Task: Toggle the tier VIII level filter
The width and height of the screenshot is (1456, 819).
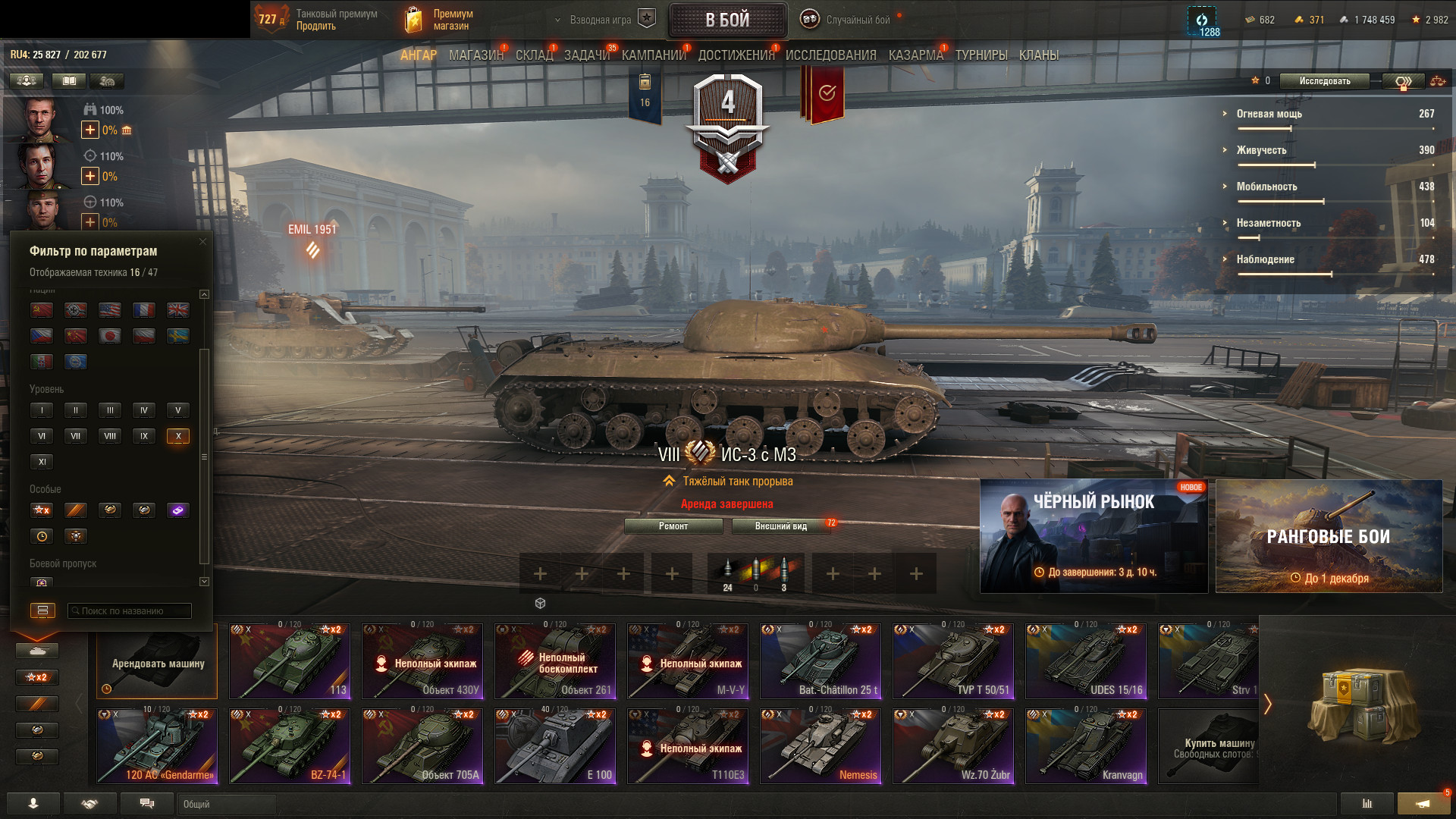Action: click(110, 436)
